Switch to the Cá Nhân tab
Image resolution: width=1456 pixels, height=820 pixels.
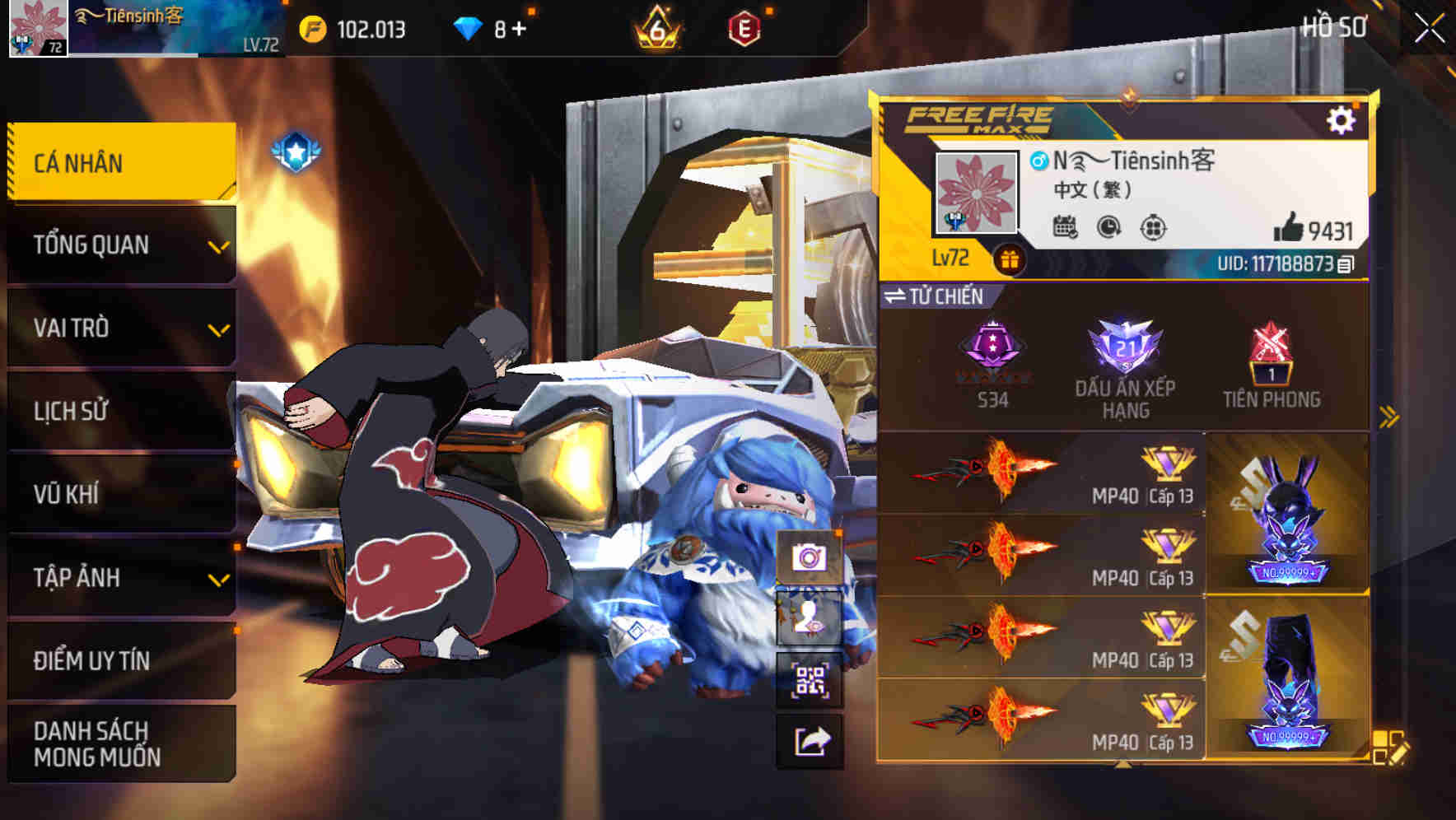119,163
